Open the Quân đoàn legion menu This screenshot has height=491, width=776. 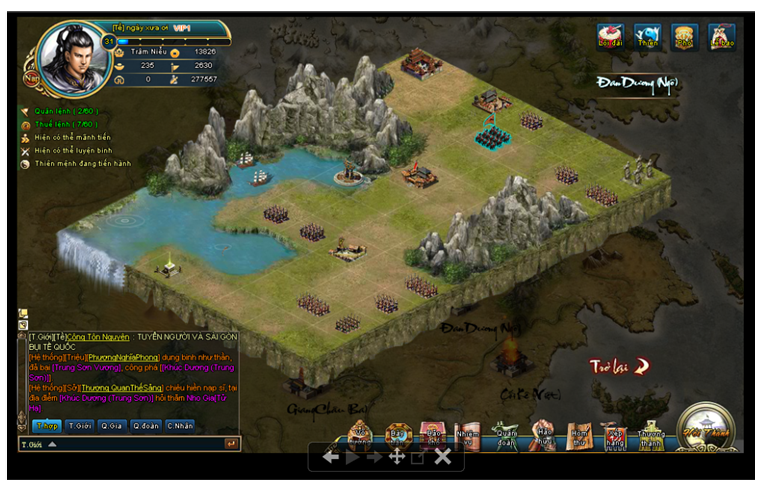tap(504, 434)
